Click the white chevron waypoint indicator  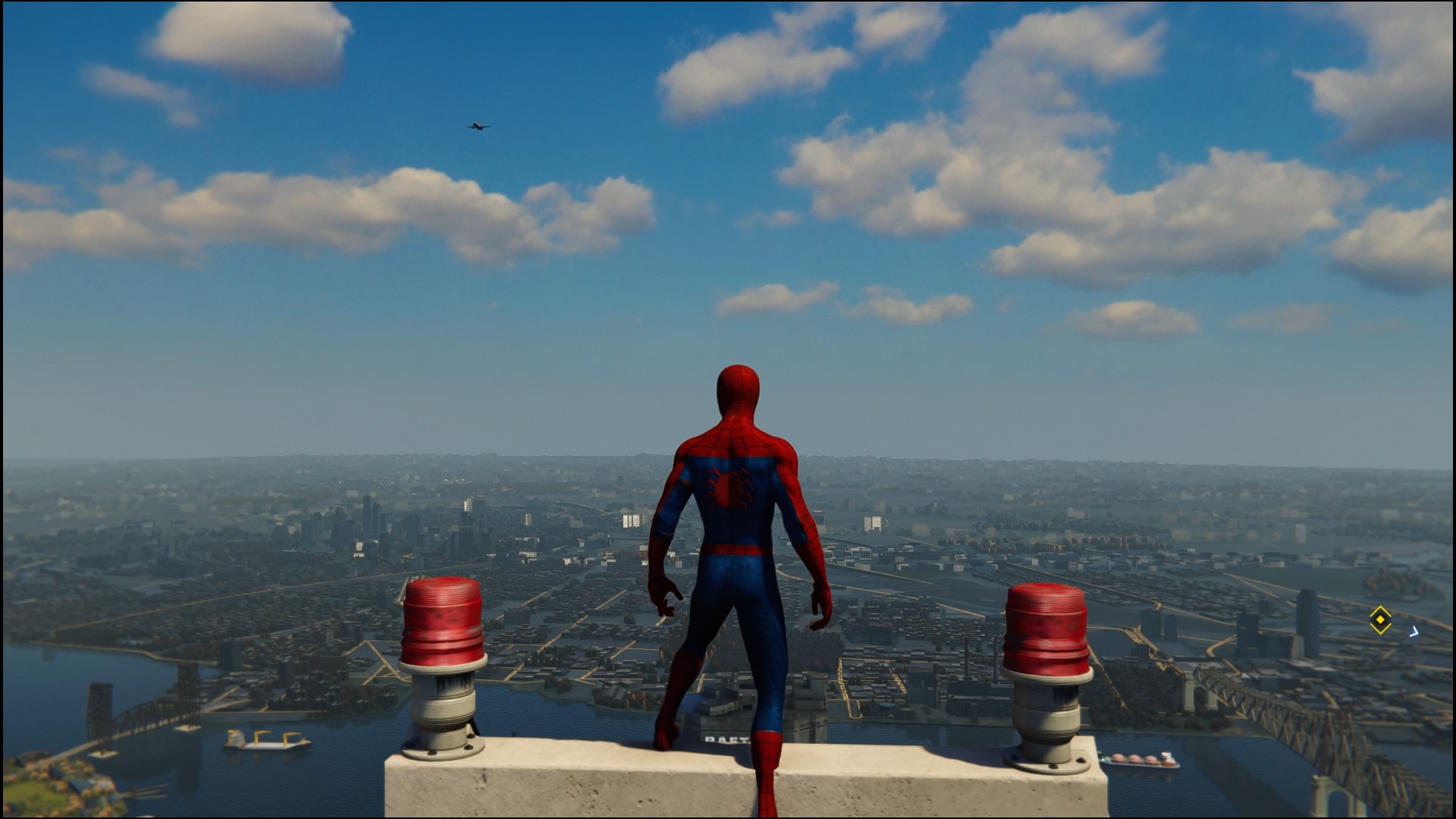(x=1414, y=631)
